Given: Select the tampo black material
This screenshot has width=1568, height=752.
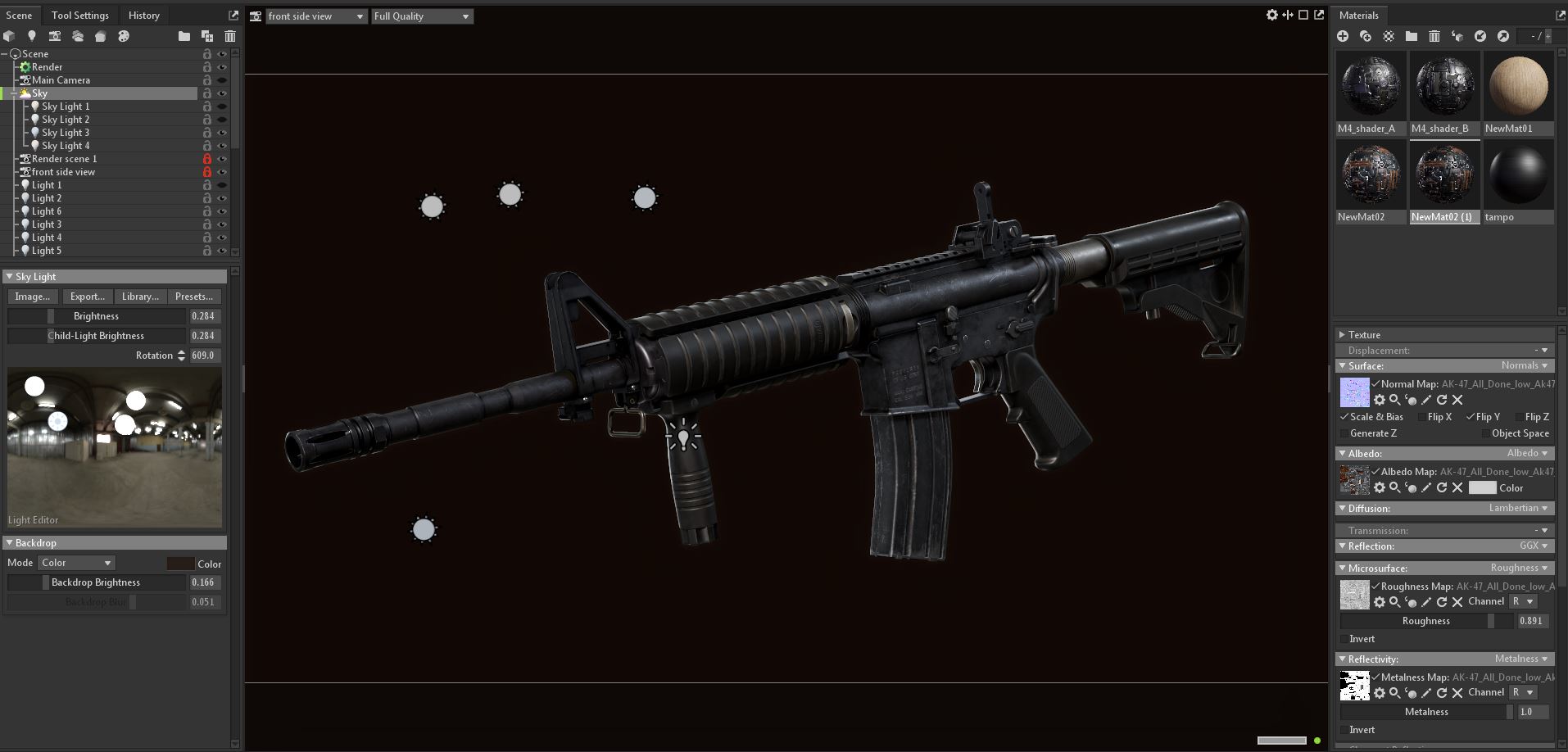Looking at the screenshot, I should (x=1518, y=175).
